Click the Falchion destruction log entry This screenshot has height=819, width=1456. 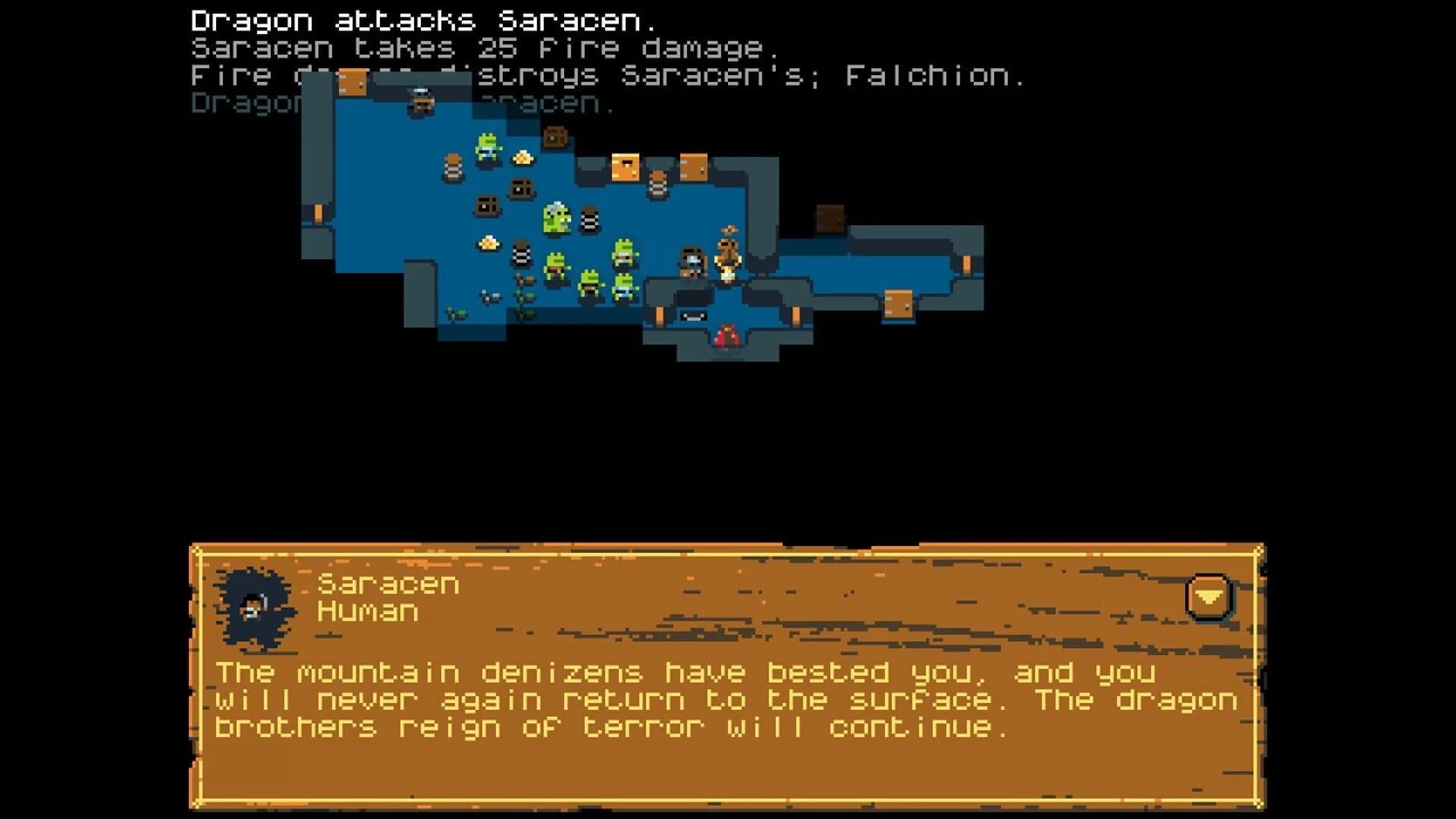(607, 76)
